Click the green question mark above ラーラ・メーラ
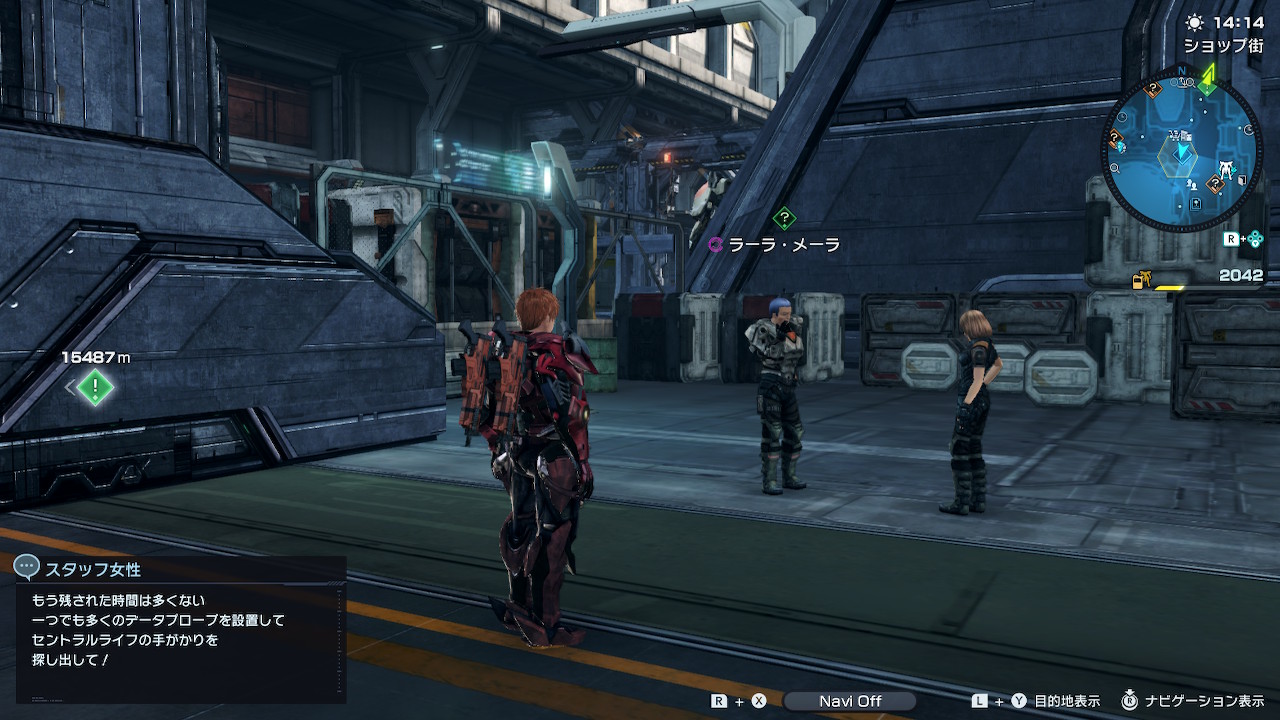 coord(784,217)
